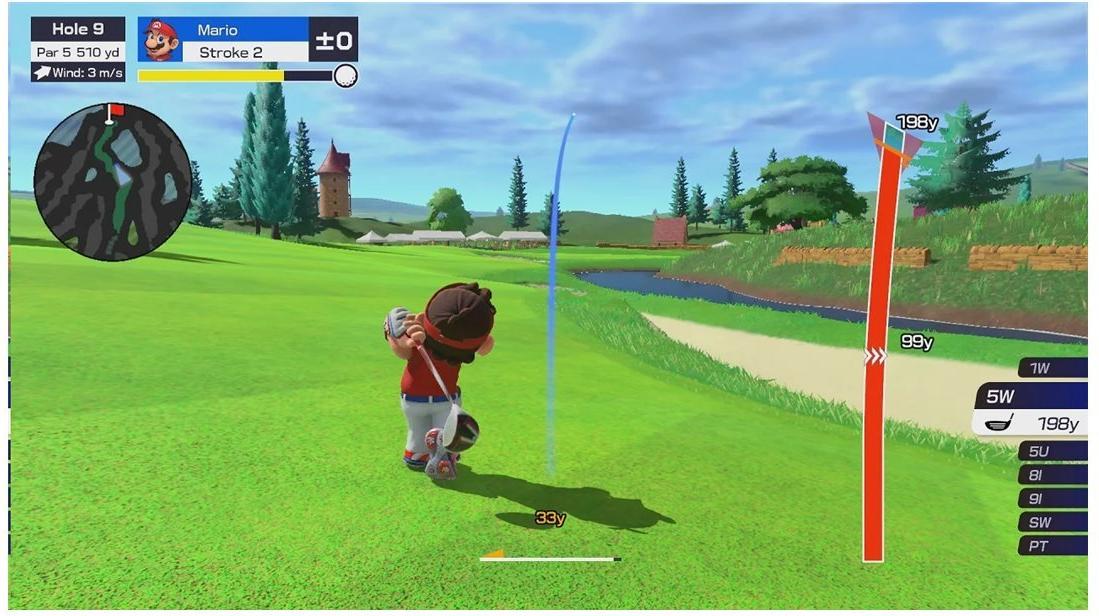Pick the 8I club
This screenshot has height=616, width=1099.
pyautogui.click(x=1050, y=475)
